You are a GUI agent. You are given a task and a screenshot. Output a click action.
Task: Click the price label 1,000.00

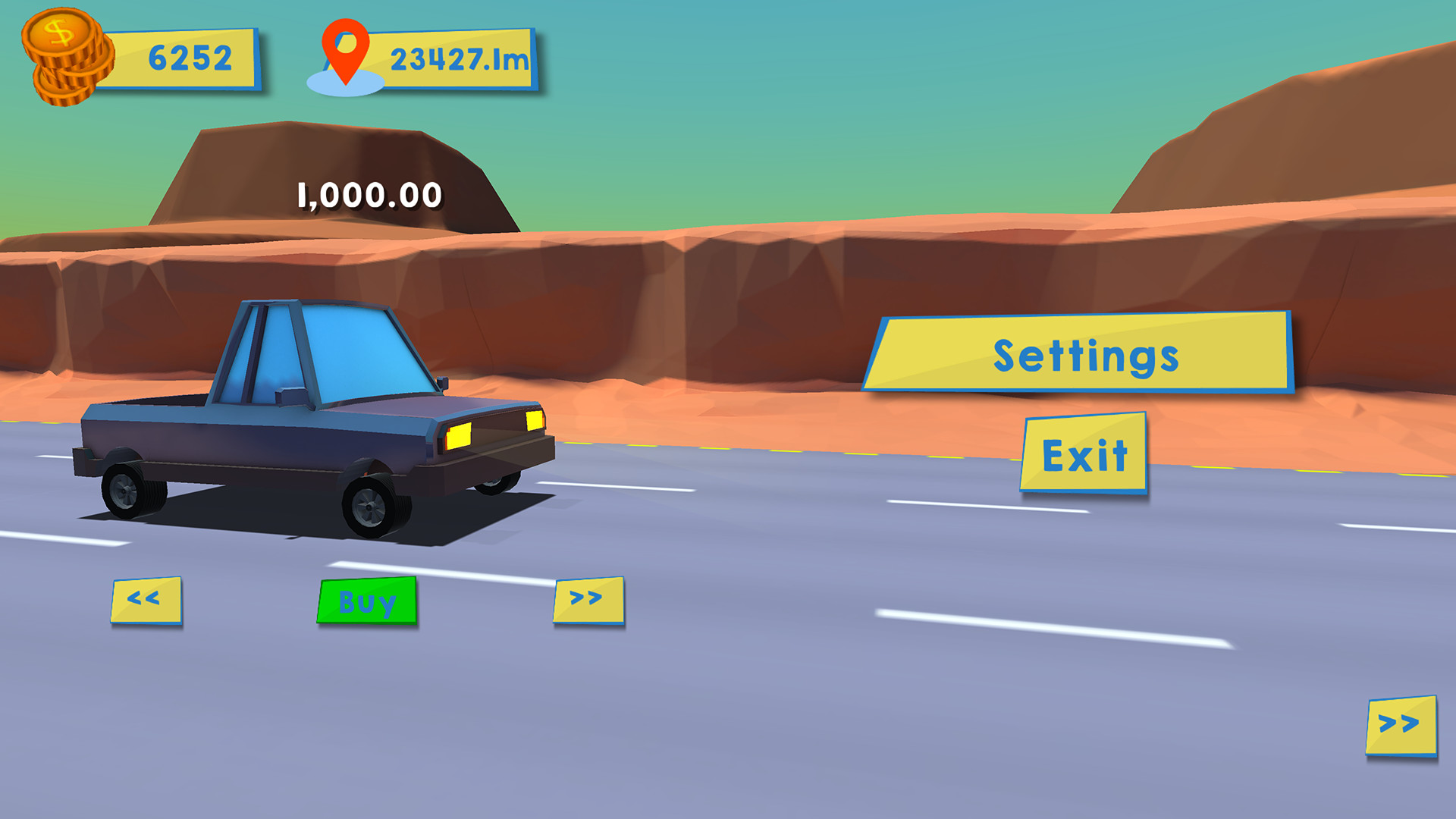368,195
